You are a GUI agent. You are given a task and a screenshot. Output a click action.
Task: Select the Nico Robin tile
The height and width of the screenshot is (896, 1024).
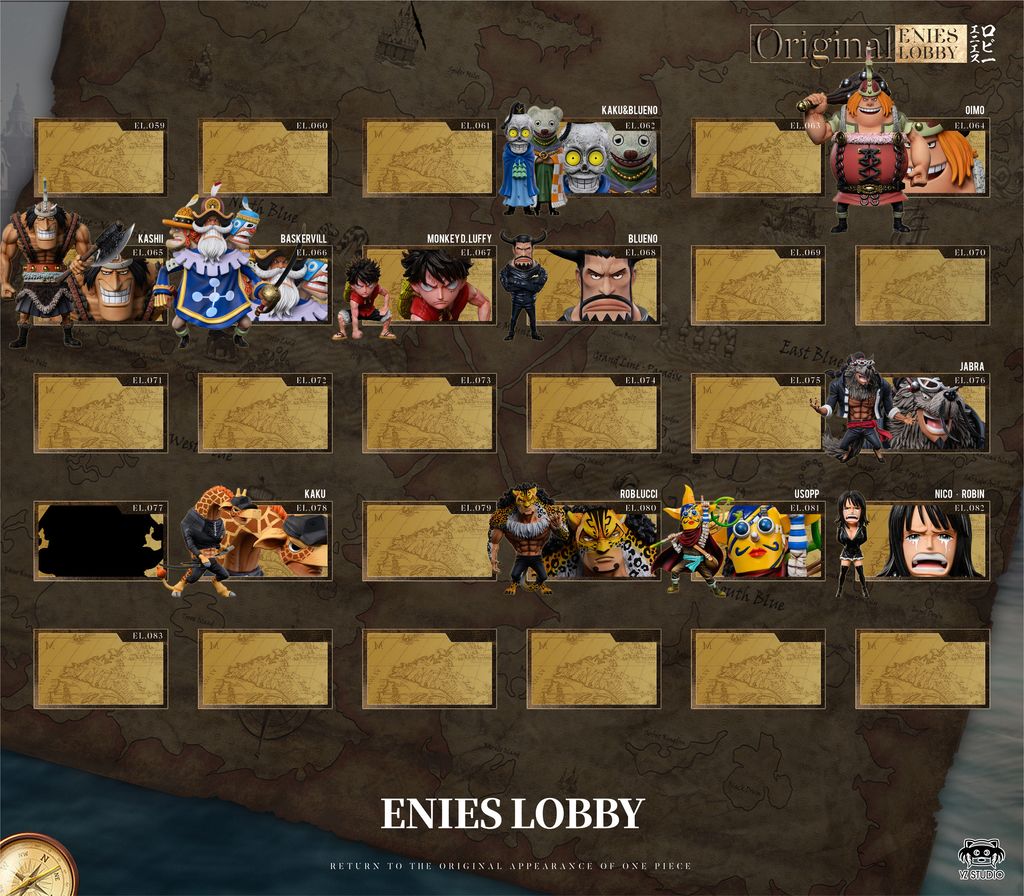pos(920,540)
